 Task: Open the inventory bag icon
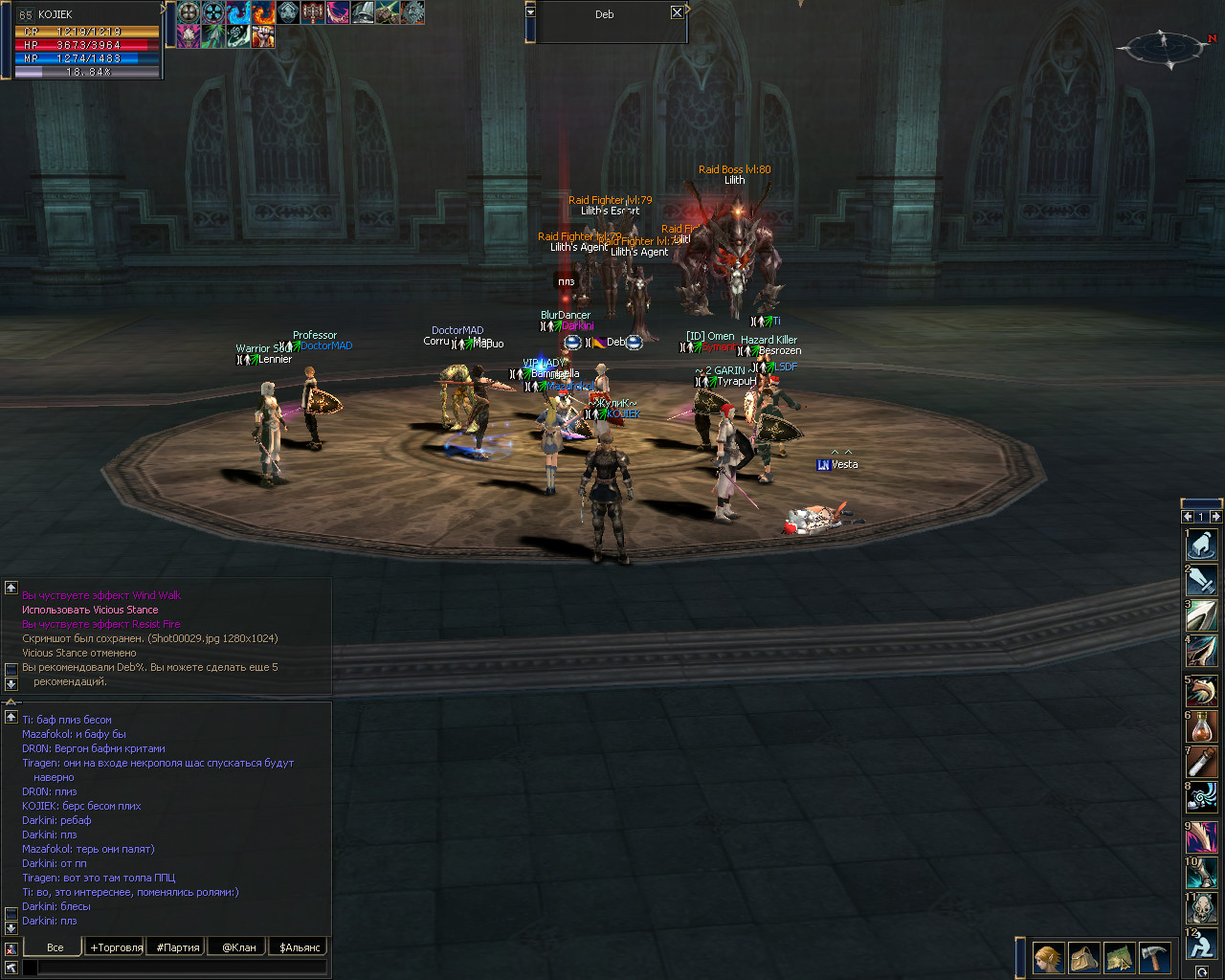coord(1084,957)
